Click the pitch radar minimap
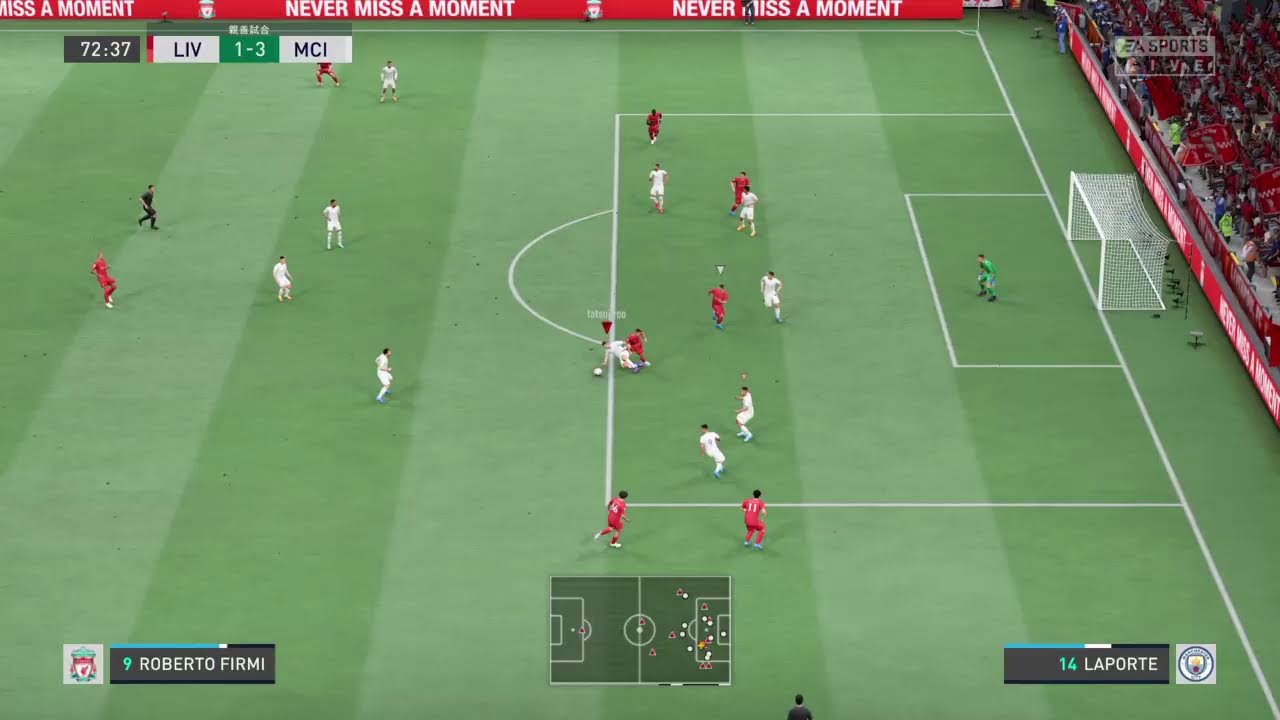Image resolution: width=1280 pixels, height=720 pixels. click(640, 630)
